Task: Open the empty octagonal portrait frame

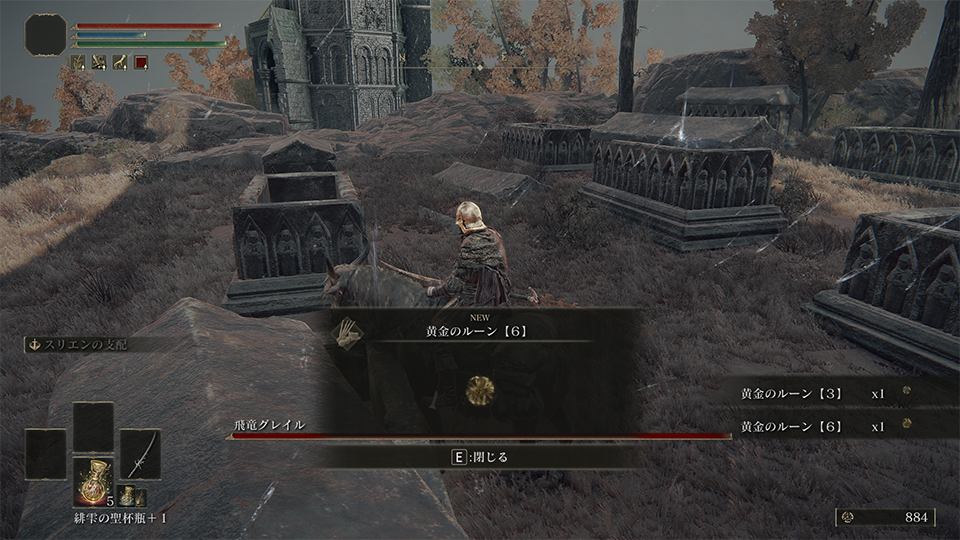Action: coord(46,35)
